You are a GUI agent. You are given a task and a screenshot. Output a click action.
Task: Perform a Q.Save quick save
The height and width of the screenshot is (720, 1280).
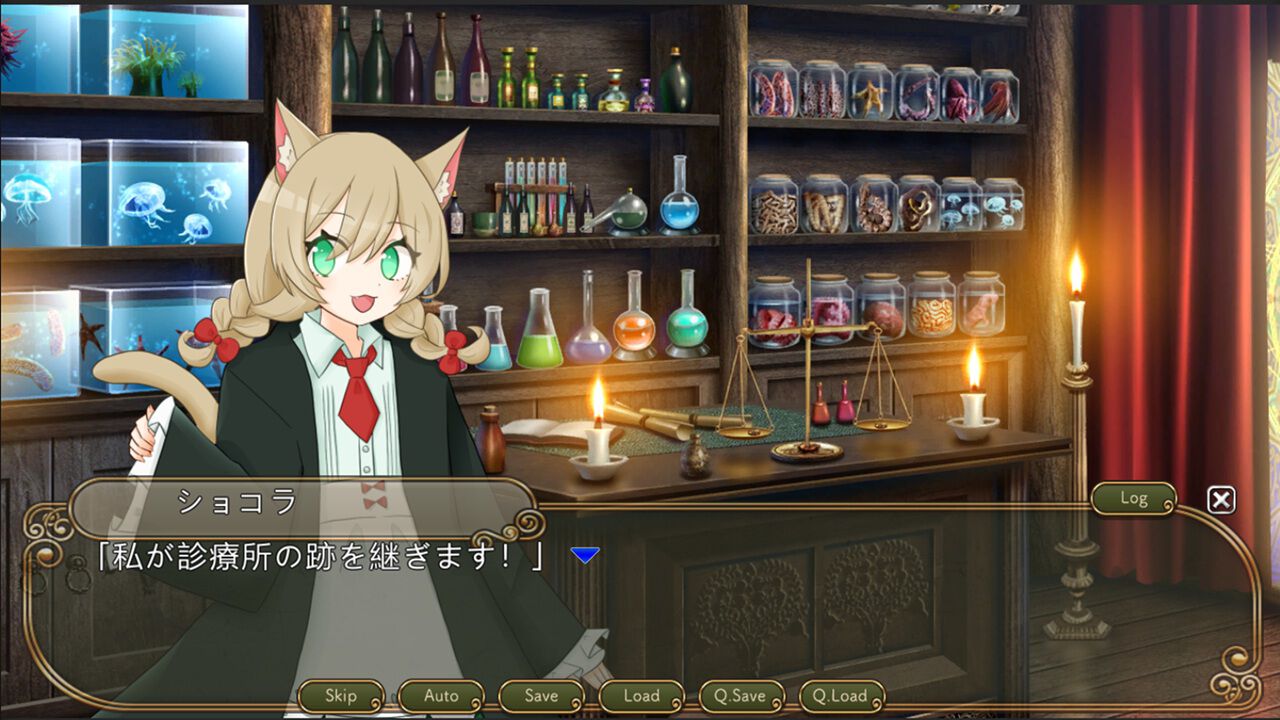742,695
